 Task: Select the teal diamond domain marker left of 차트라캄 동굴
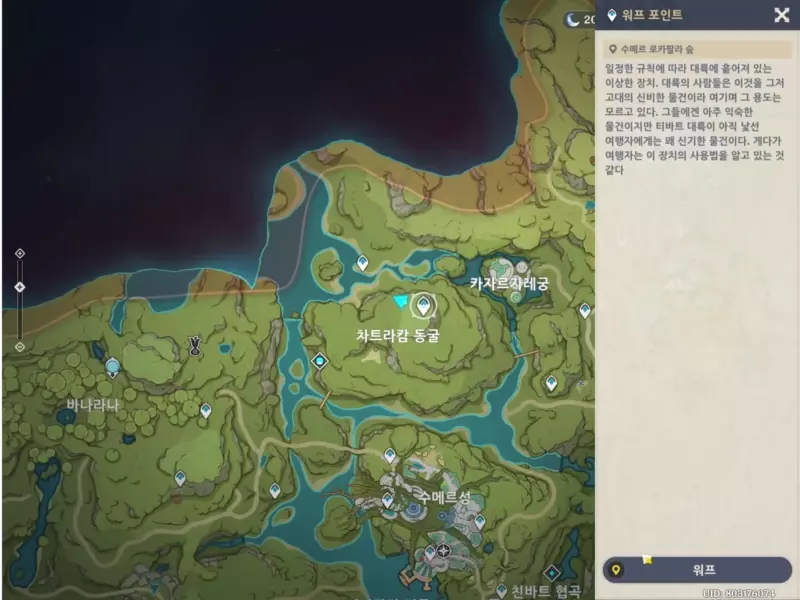point(319,360)
